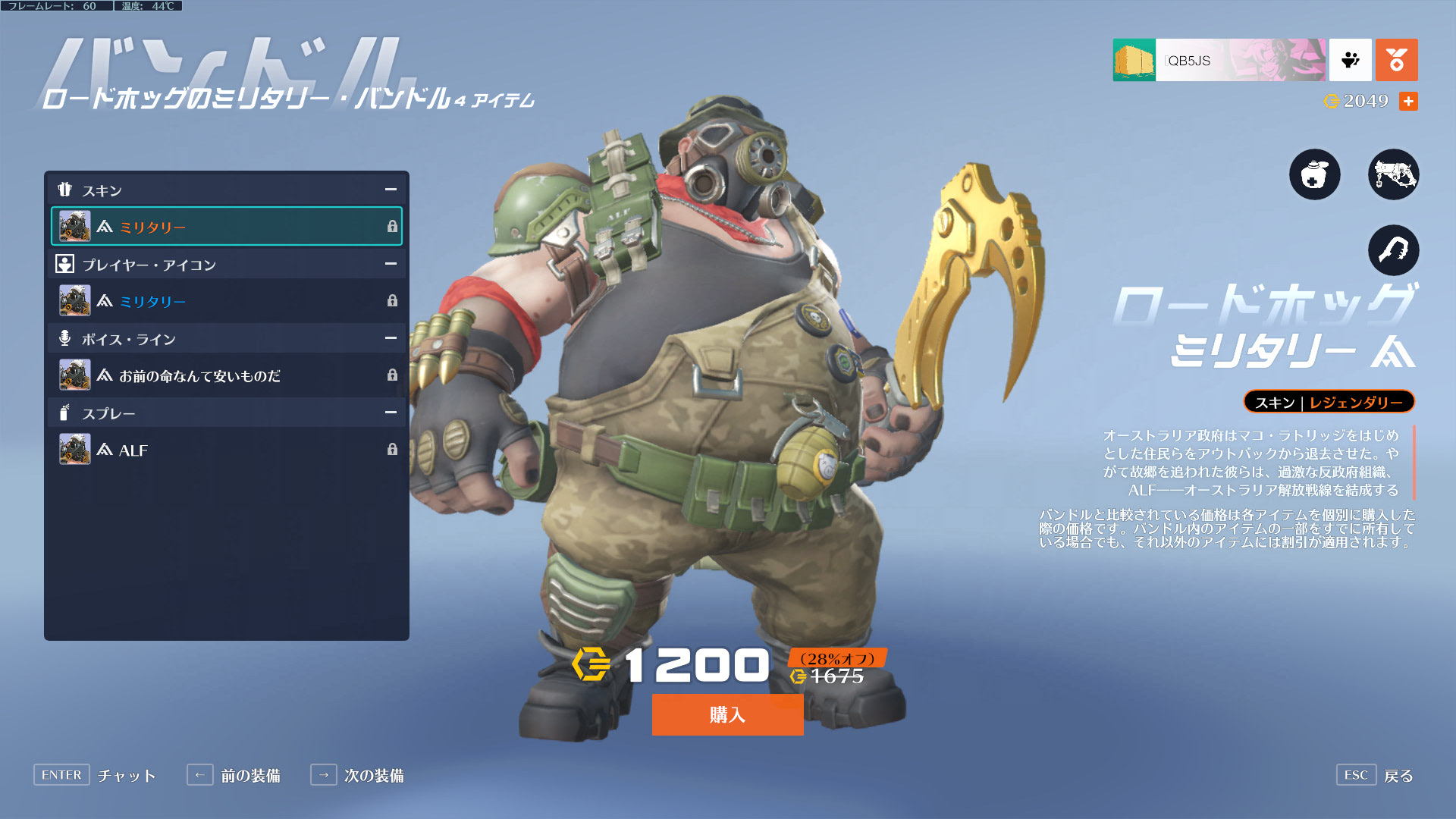This screenshot has width=1456, height=819.
Task: Select the ALF spray item
Action: [x=226, y=450]
